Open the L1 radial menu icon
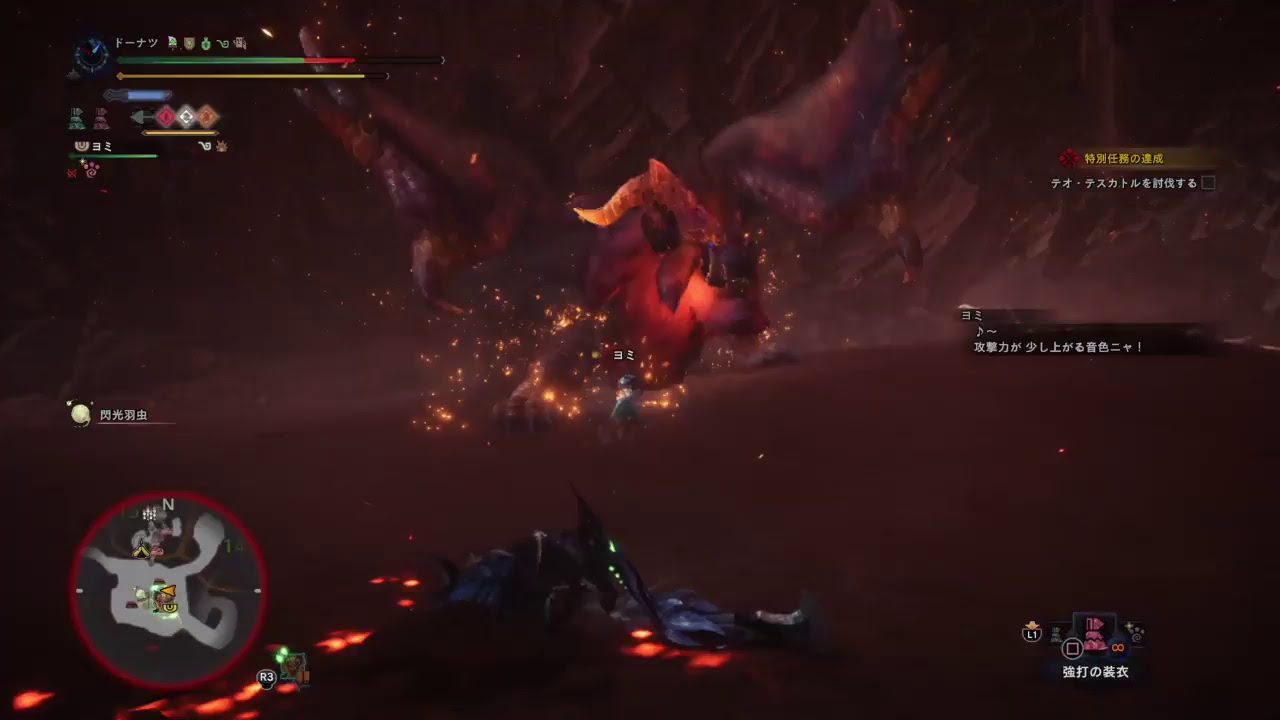The width and height of the screenshot is (1280, 720). [1032, 632]
